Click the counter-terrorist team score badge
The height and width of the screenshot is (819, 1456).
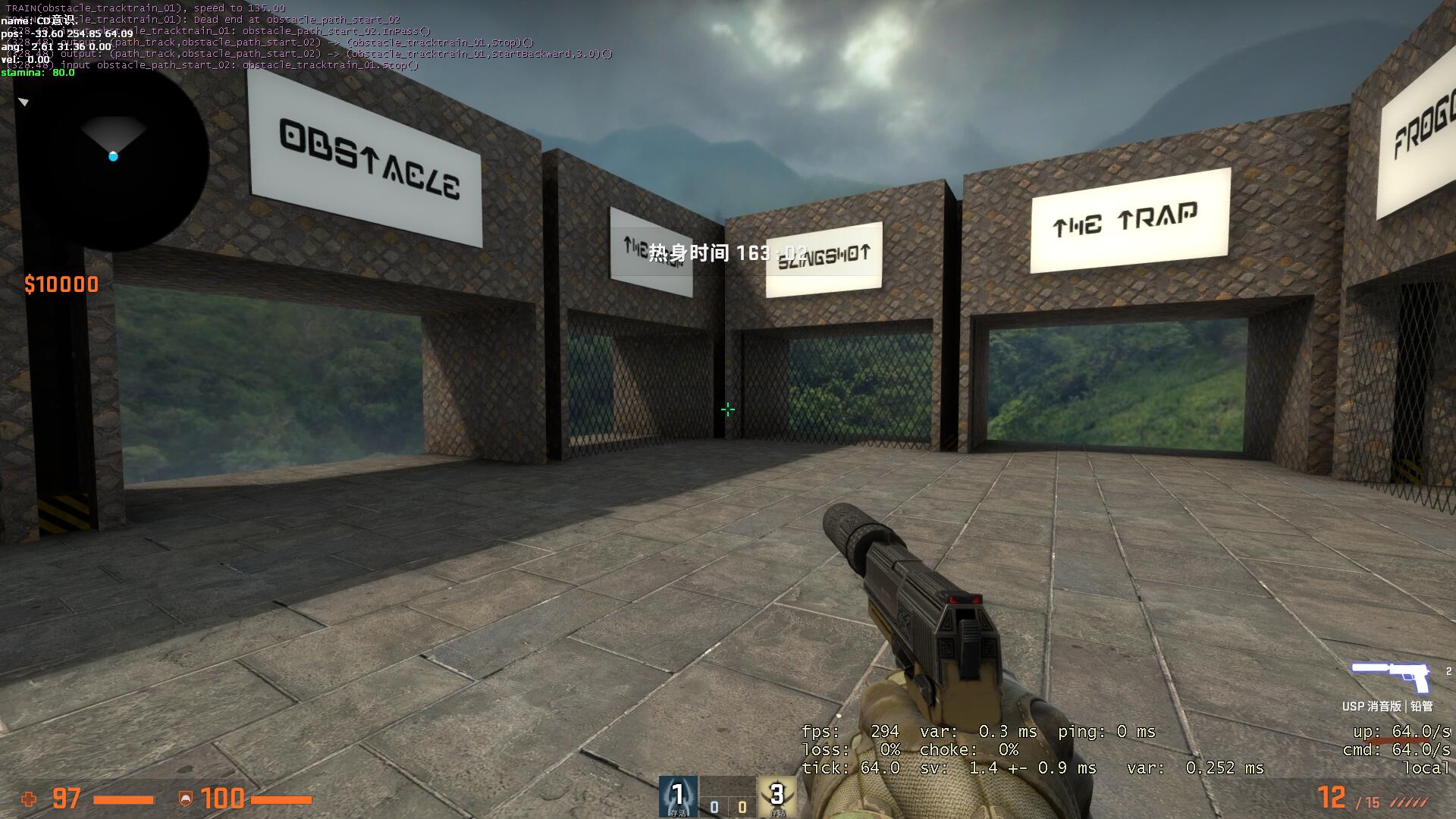(x=677, y=796)
